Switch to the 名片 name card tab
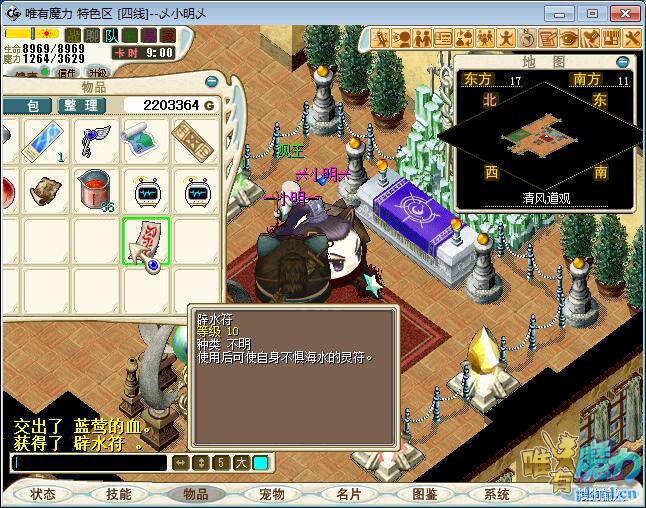Viewport: 646px width, 508px height. click(349, 494)
